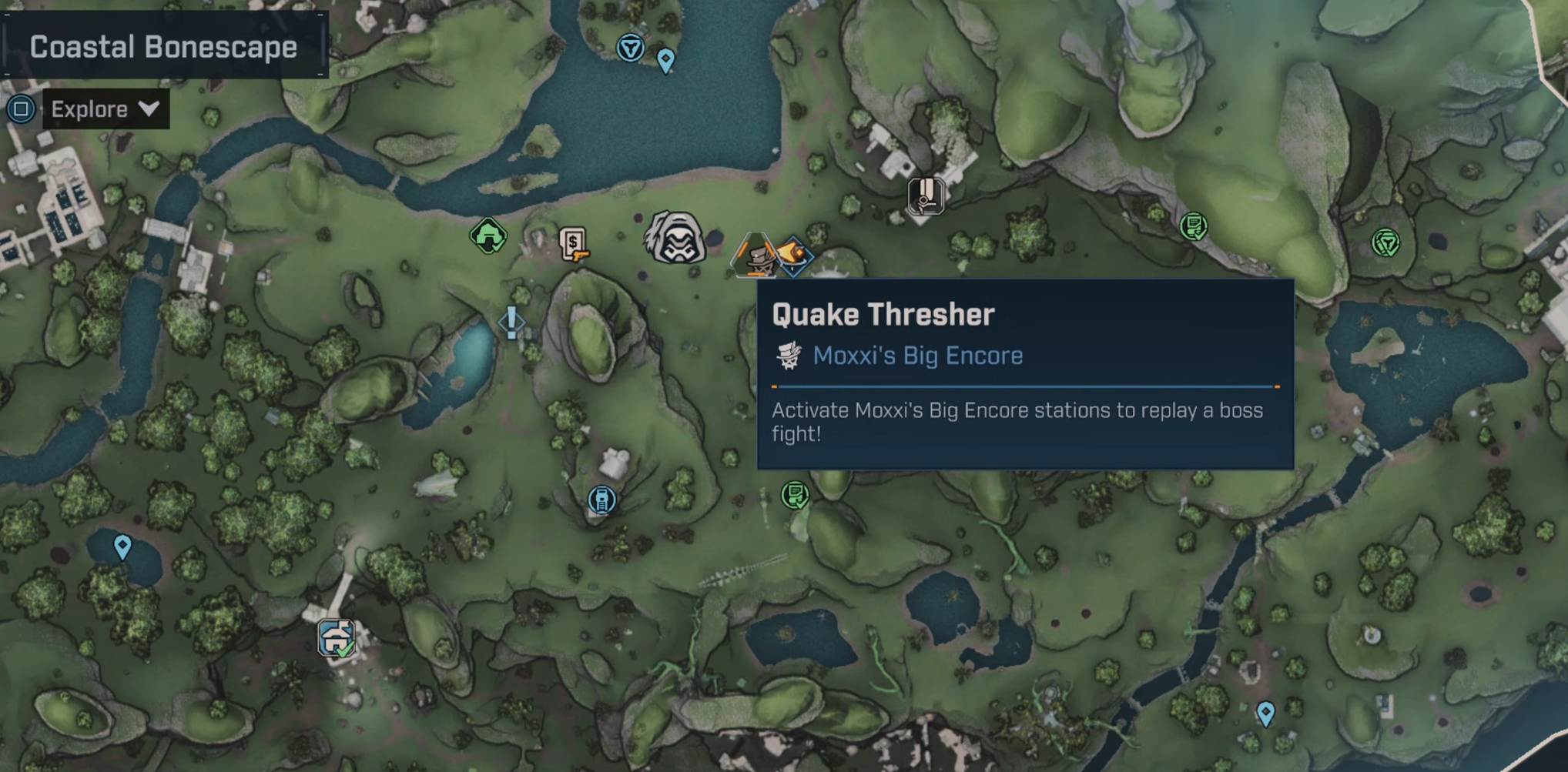
Task: Select the orange megaphone diamond marker
Action: 793,255
